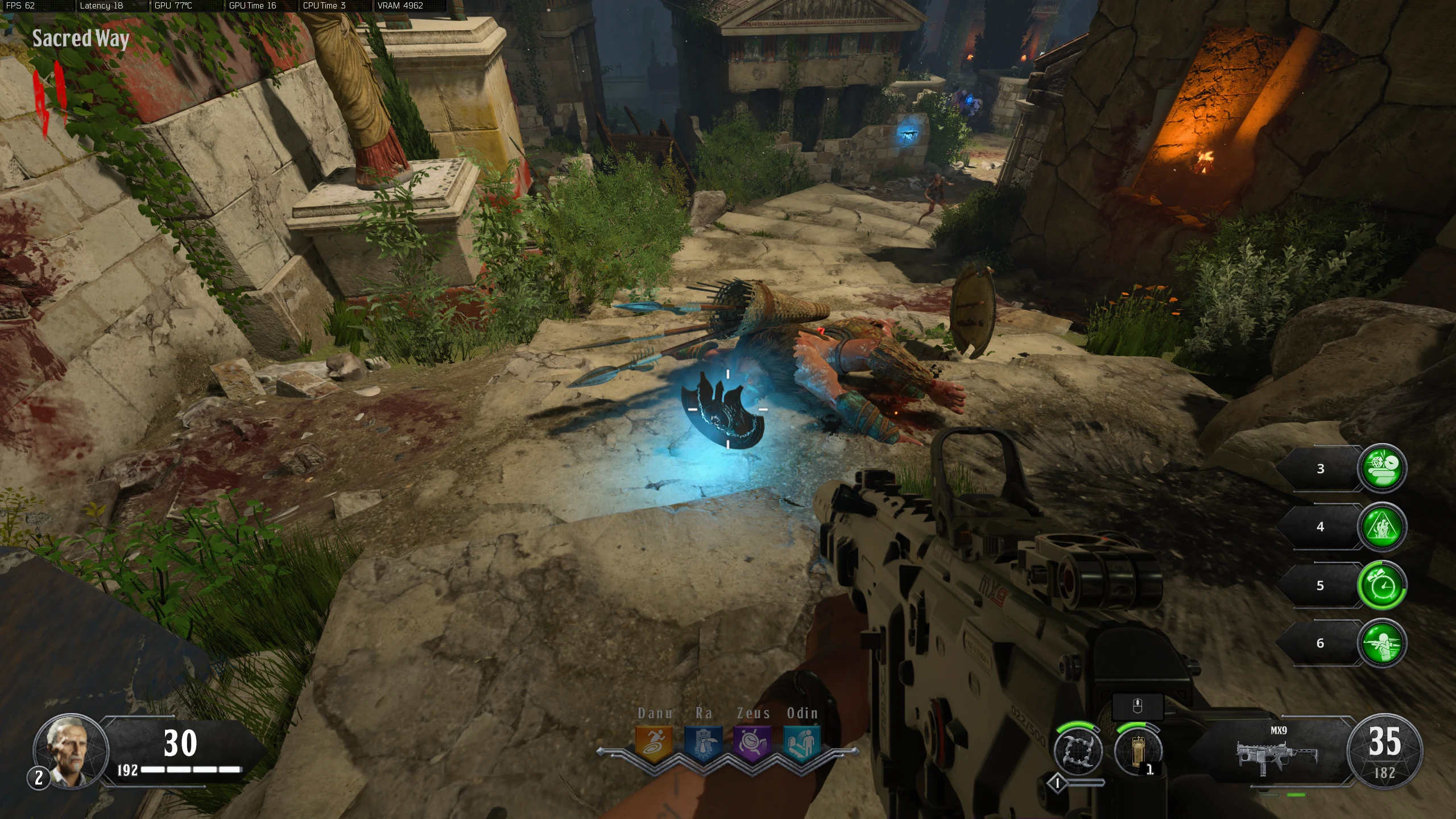This screenshot has width=1456, height=819.
Task: Activate the chakram special weapon icon
Action: [x=1078, y=752]
